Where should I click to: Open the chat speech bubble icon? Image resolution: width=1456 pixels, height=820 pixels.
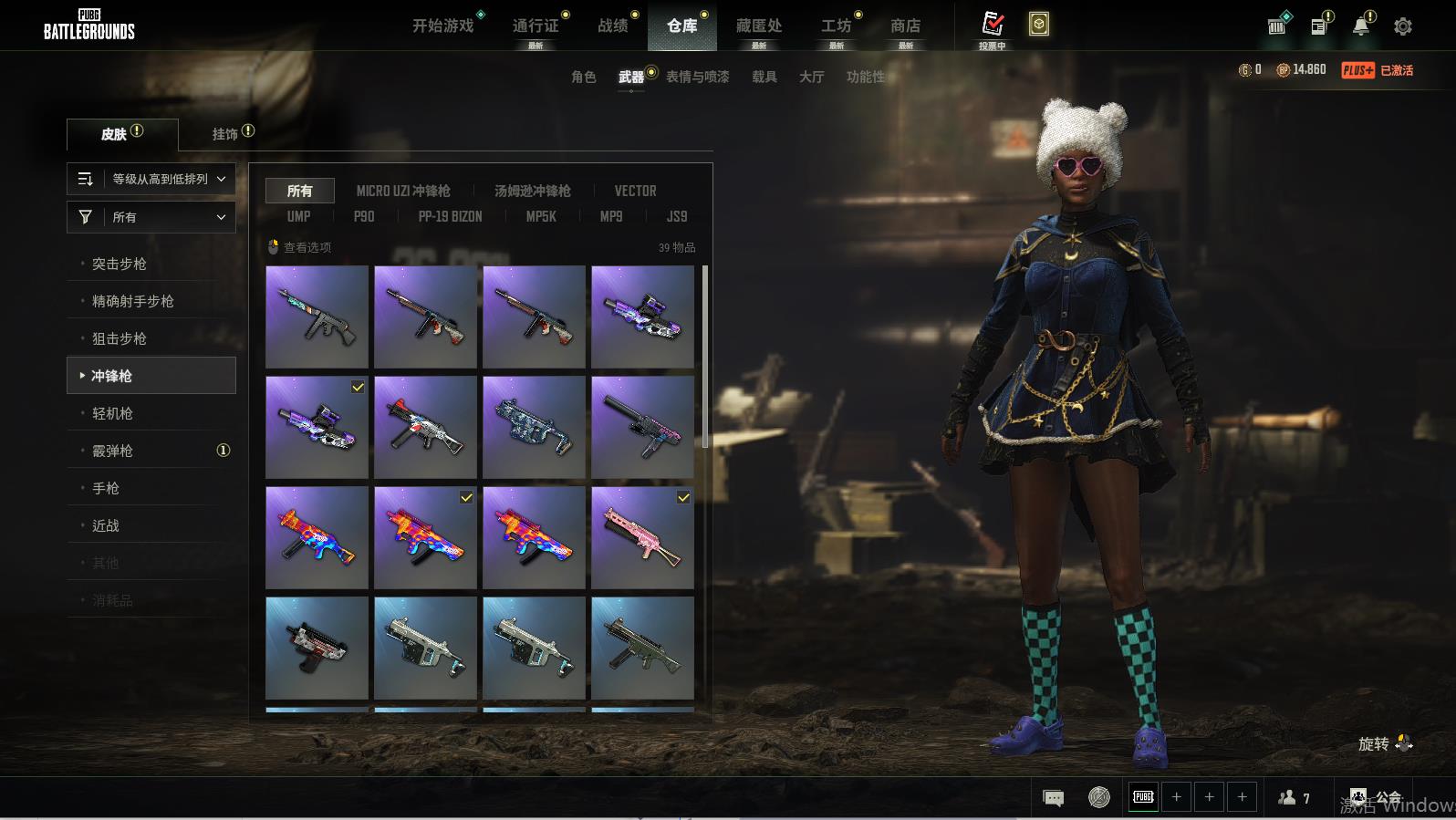click(x=1053, y=798)
